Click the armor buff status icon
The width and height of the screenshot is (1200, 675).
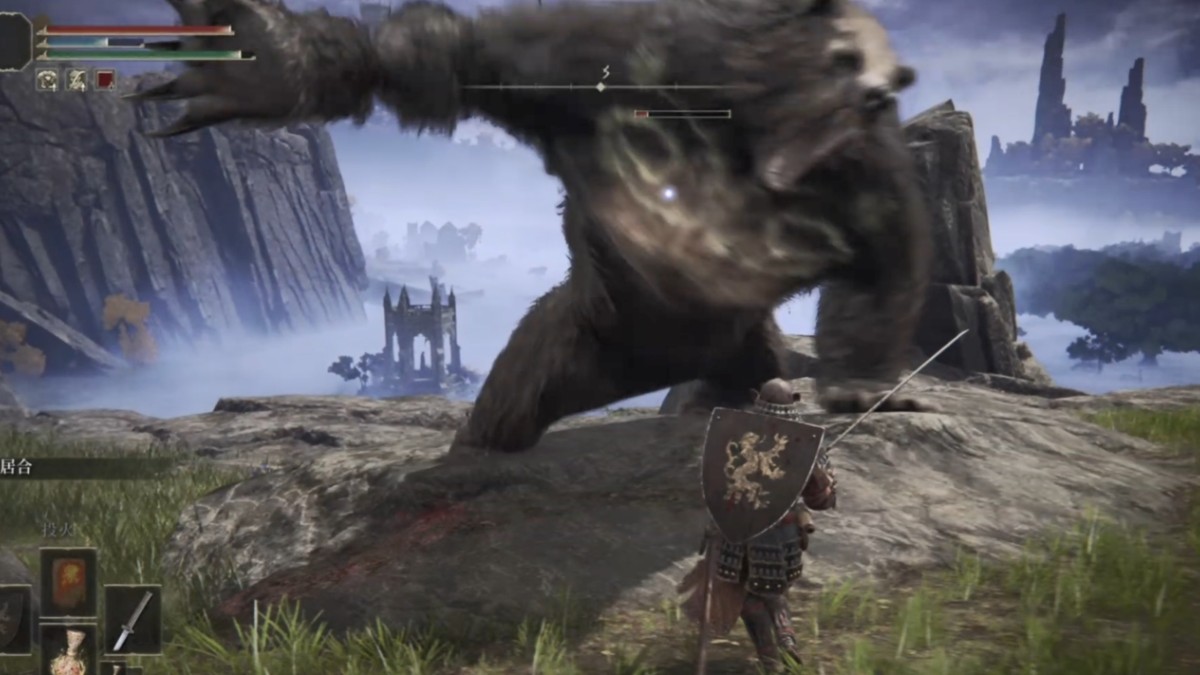tap(46, 80)
